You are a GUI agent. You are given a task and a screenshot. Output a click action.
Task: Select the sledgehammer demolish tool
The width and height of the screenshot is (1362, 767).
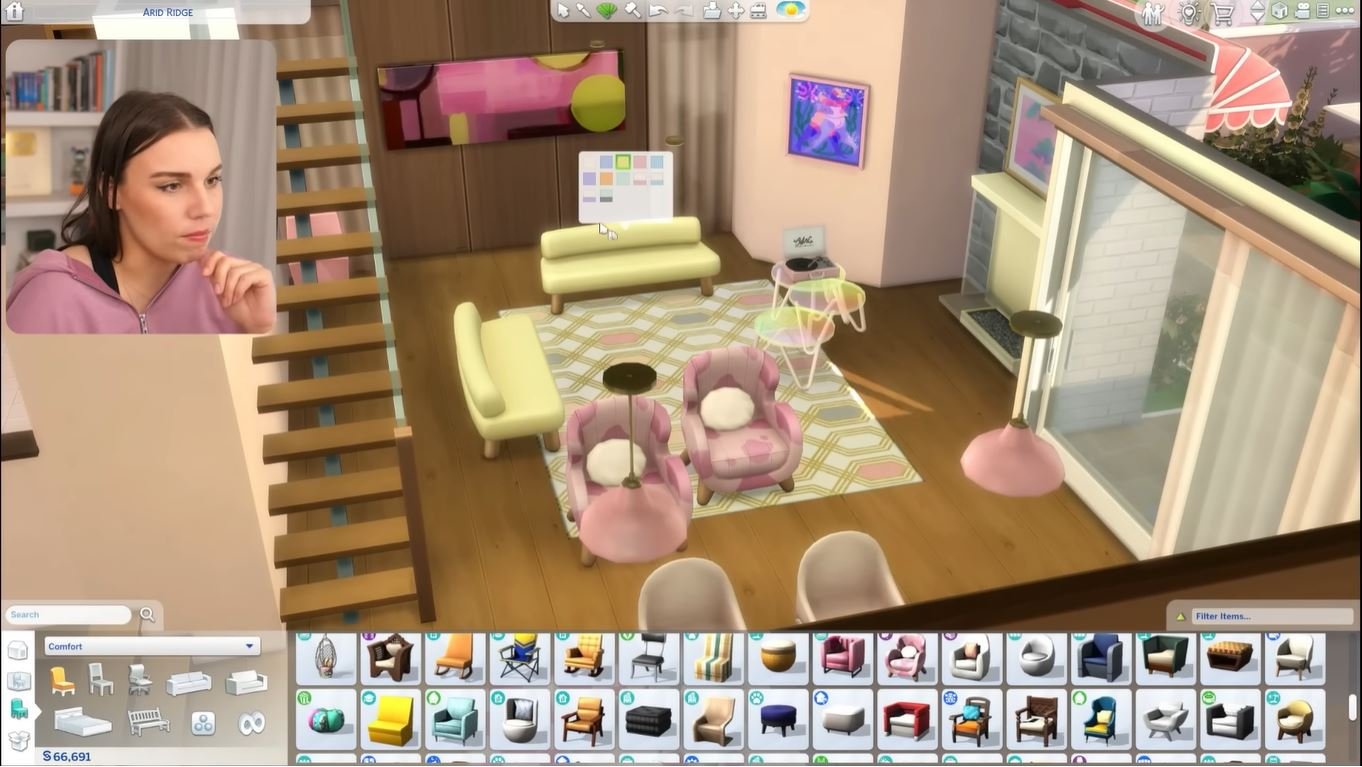632,11
